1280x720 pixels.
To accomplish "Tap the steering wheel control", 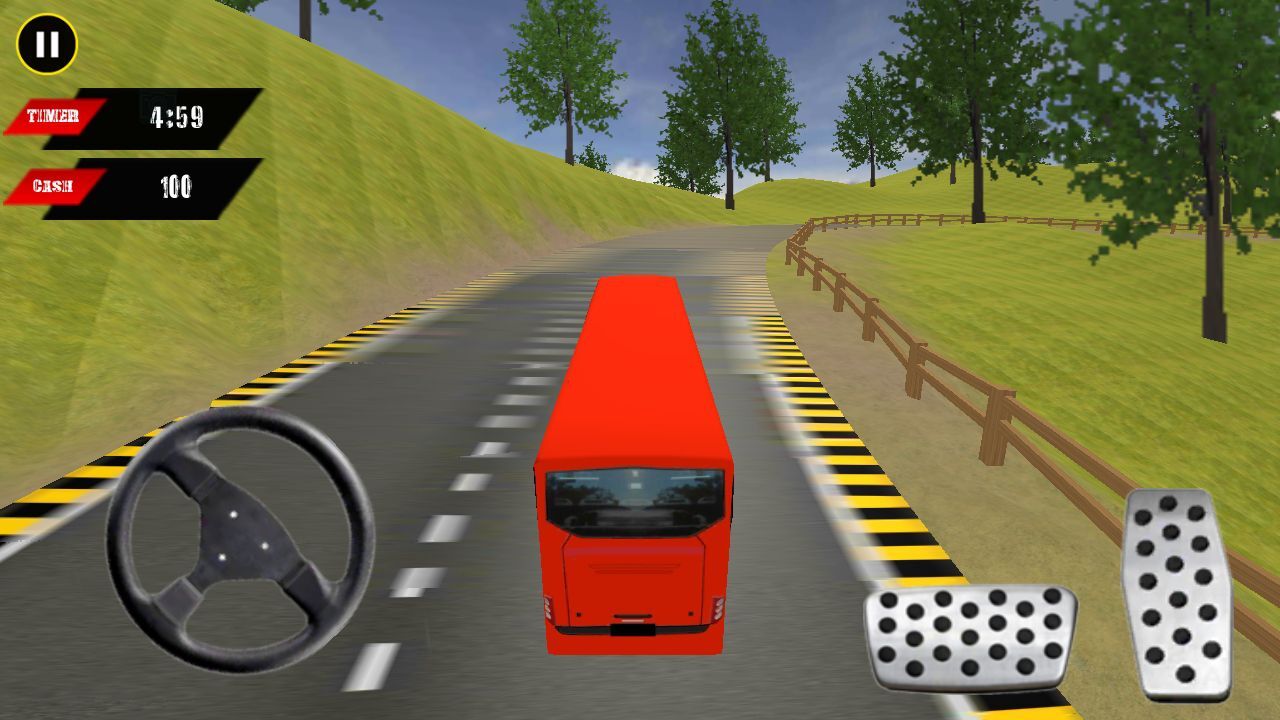I will pyautogui.click(x=240, y=539).
